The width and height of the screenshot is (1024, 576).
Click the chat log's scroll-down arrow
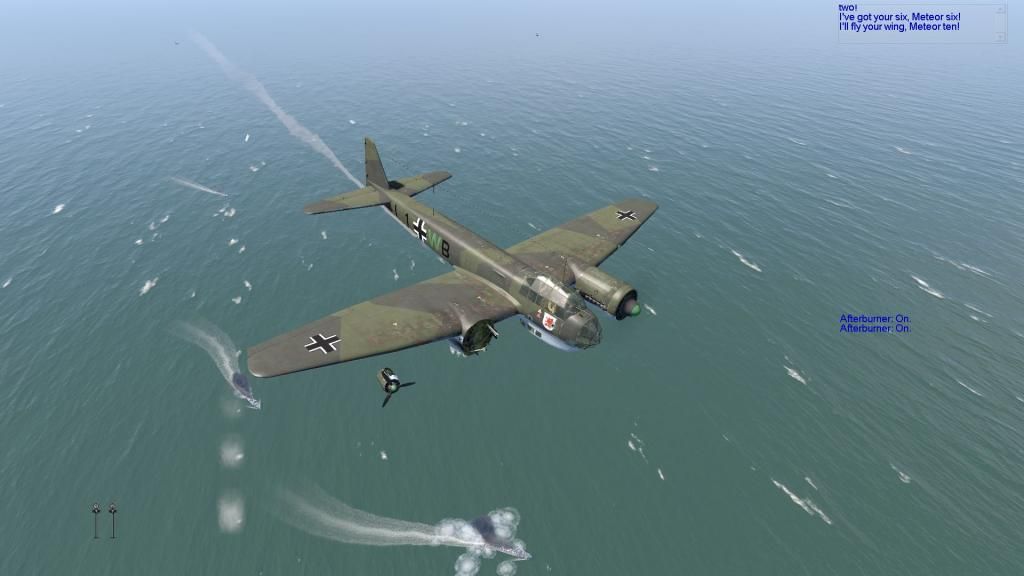1001,37
